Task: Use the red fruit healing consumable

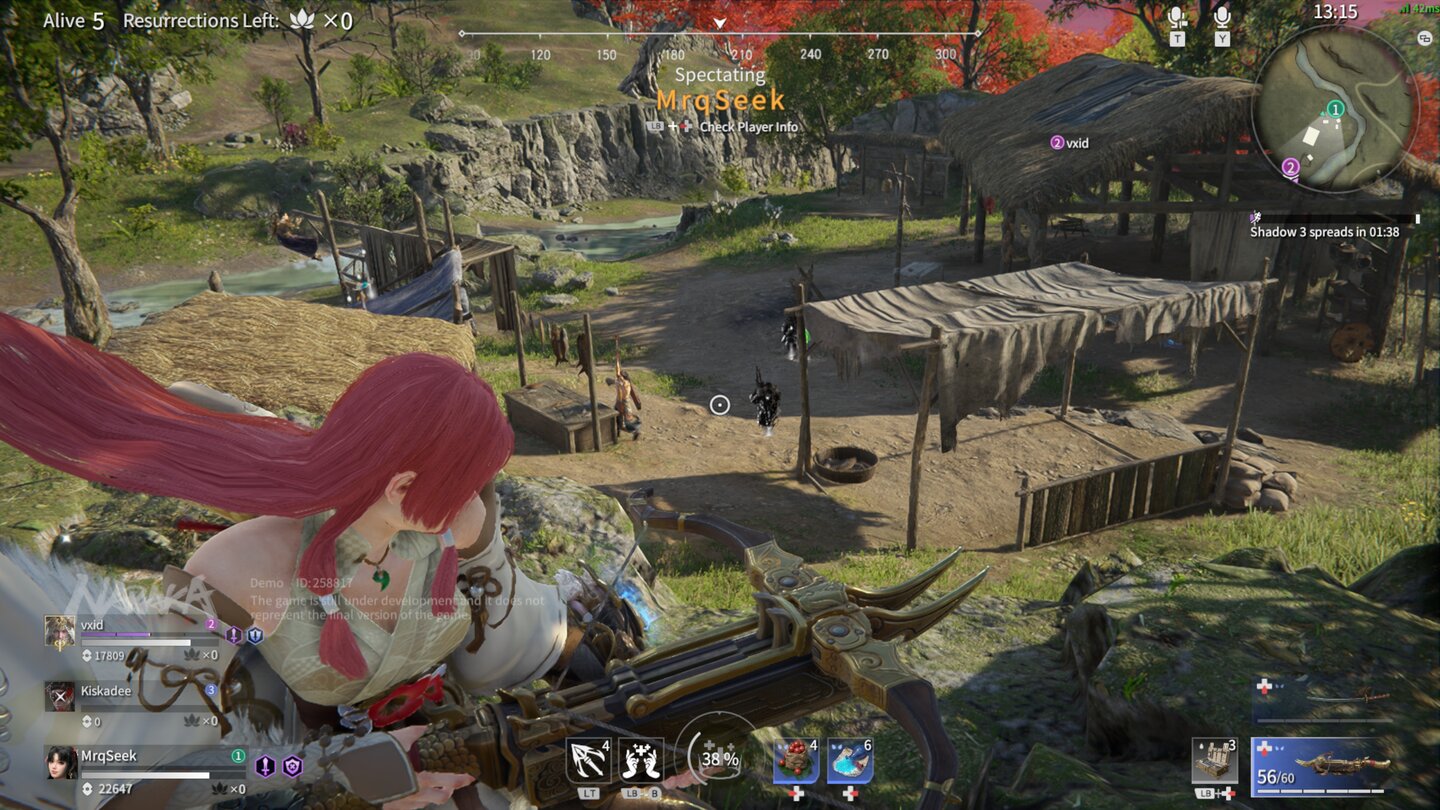Action: 796,760
